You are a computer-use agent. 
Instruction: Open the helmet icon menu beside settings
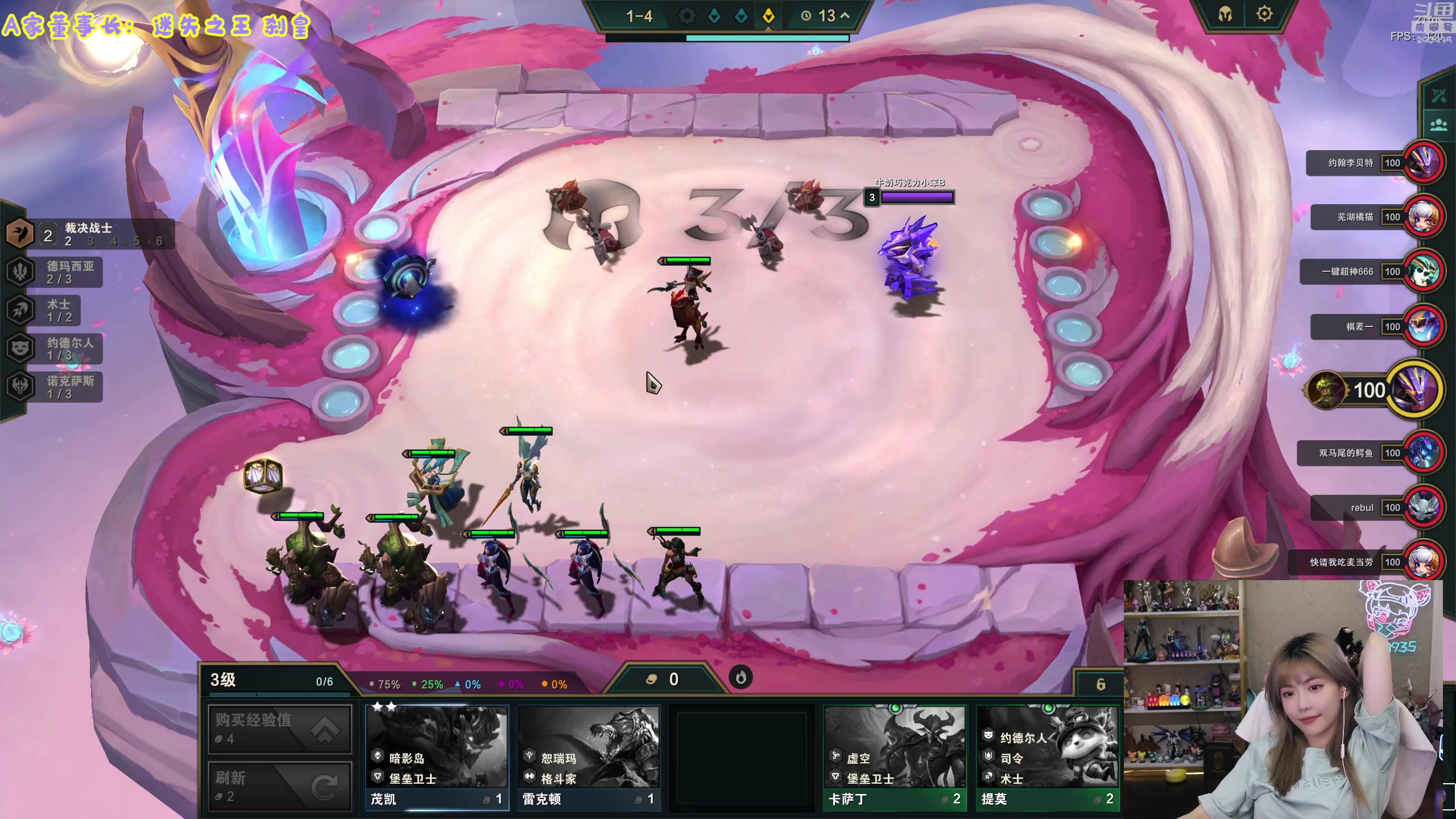1225,14
